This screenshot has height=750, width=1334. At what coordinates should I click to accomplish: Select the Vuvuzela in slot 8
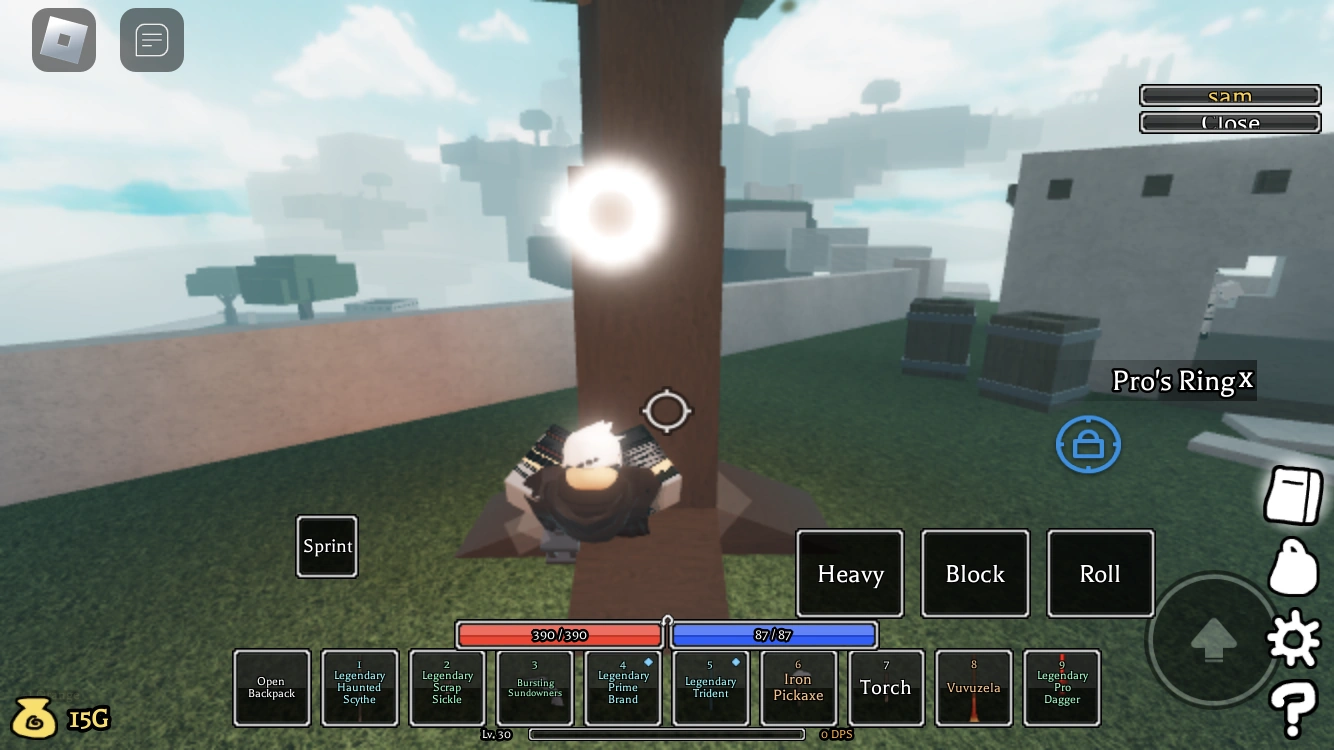click(973, 687)
